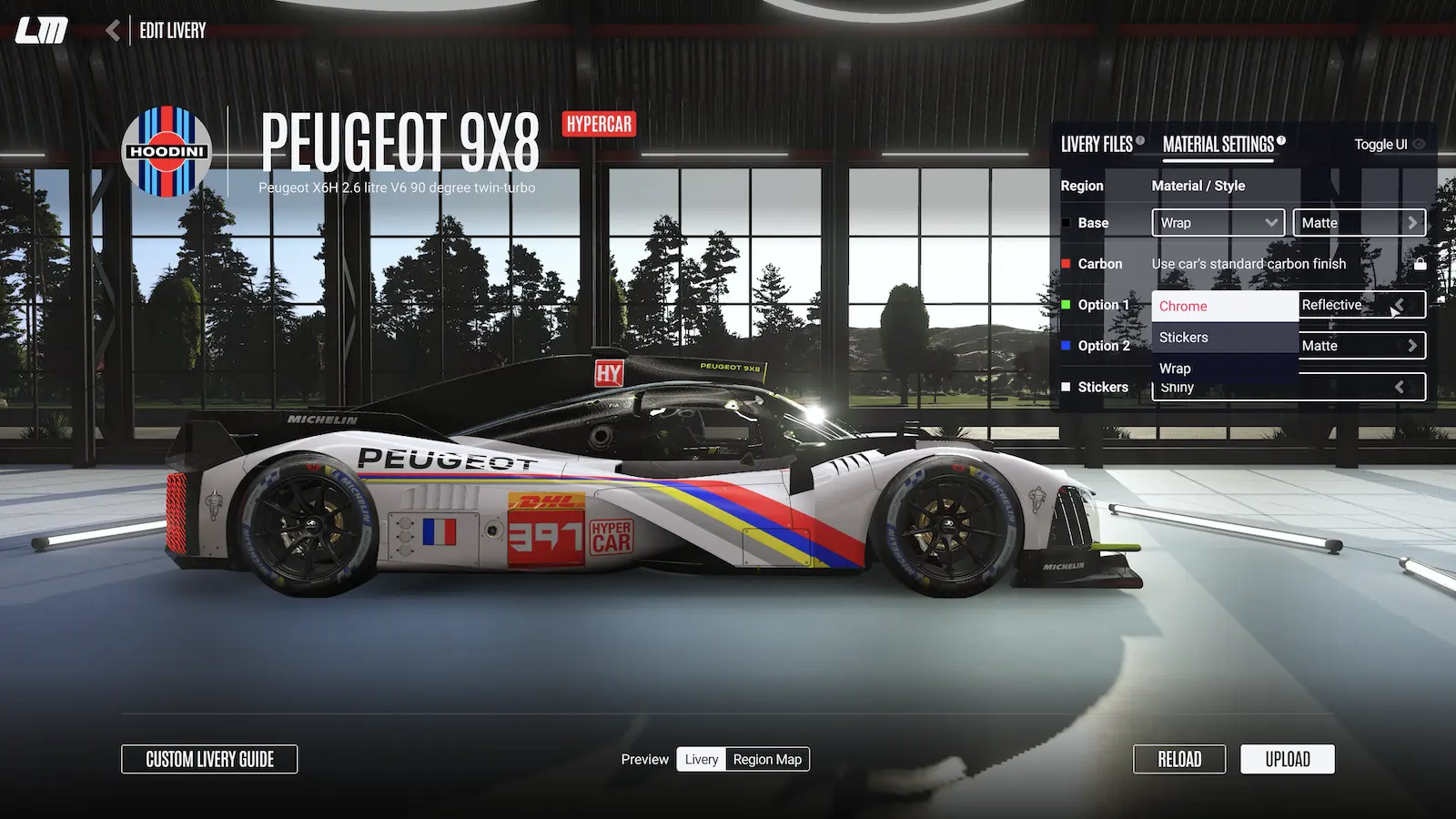Viewport: 1456px width, 819px height.
Task: Click the LM logo home icon
Action: 42,31
